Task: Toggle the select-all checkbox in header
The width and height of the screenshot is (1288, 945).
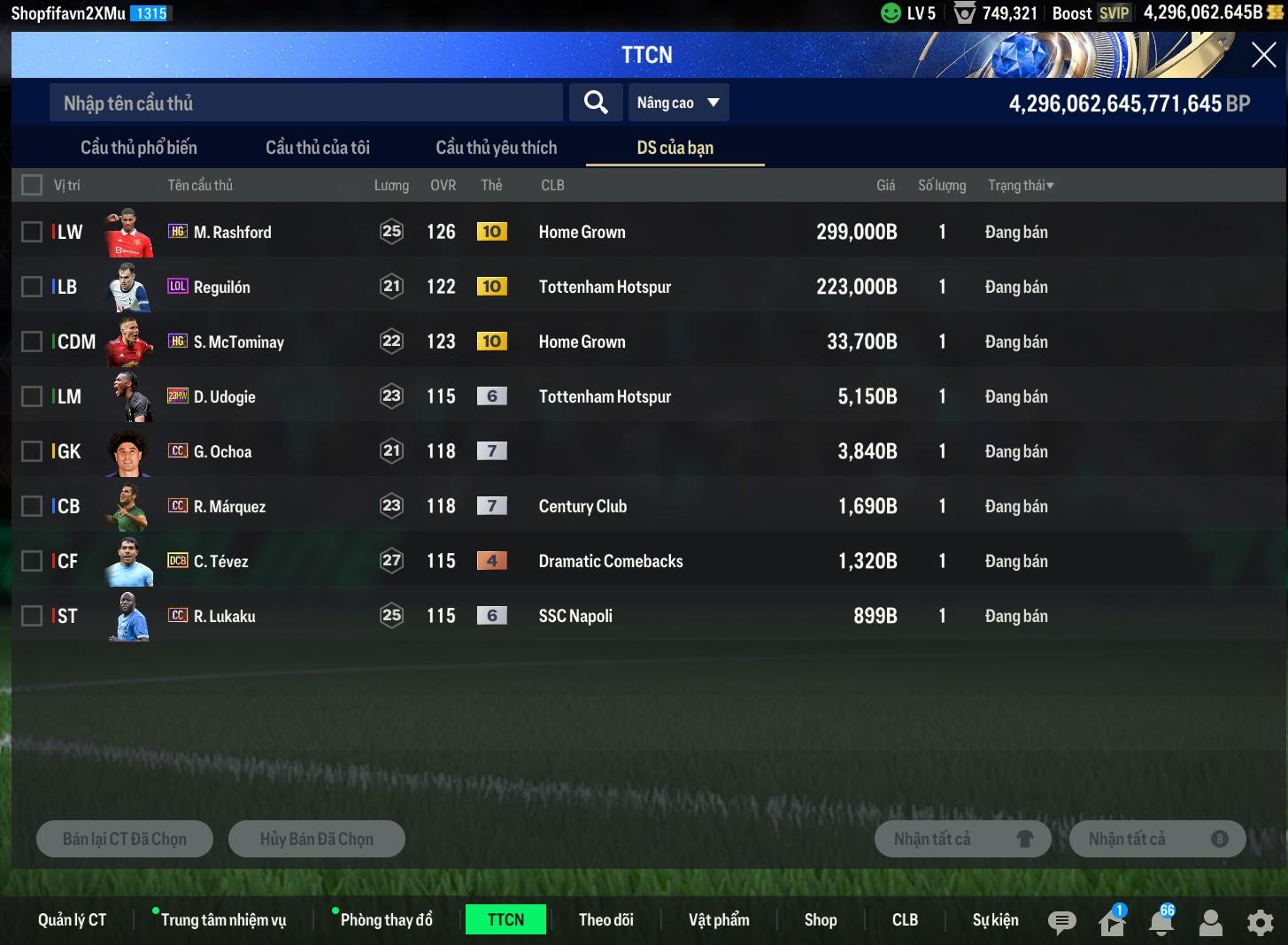Action: coord(32,185)
